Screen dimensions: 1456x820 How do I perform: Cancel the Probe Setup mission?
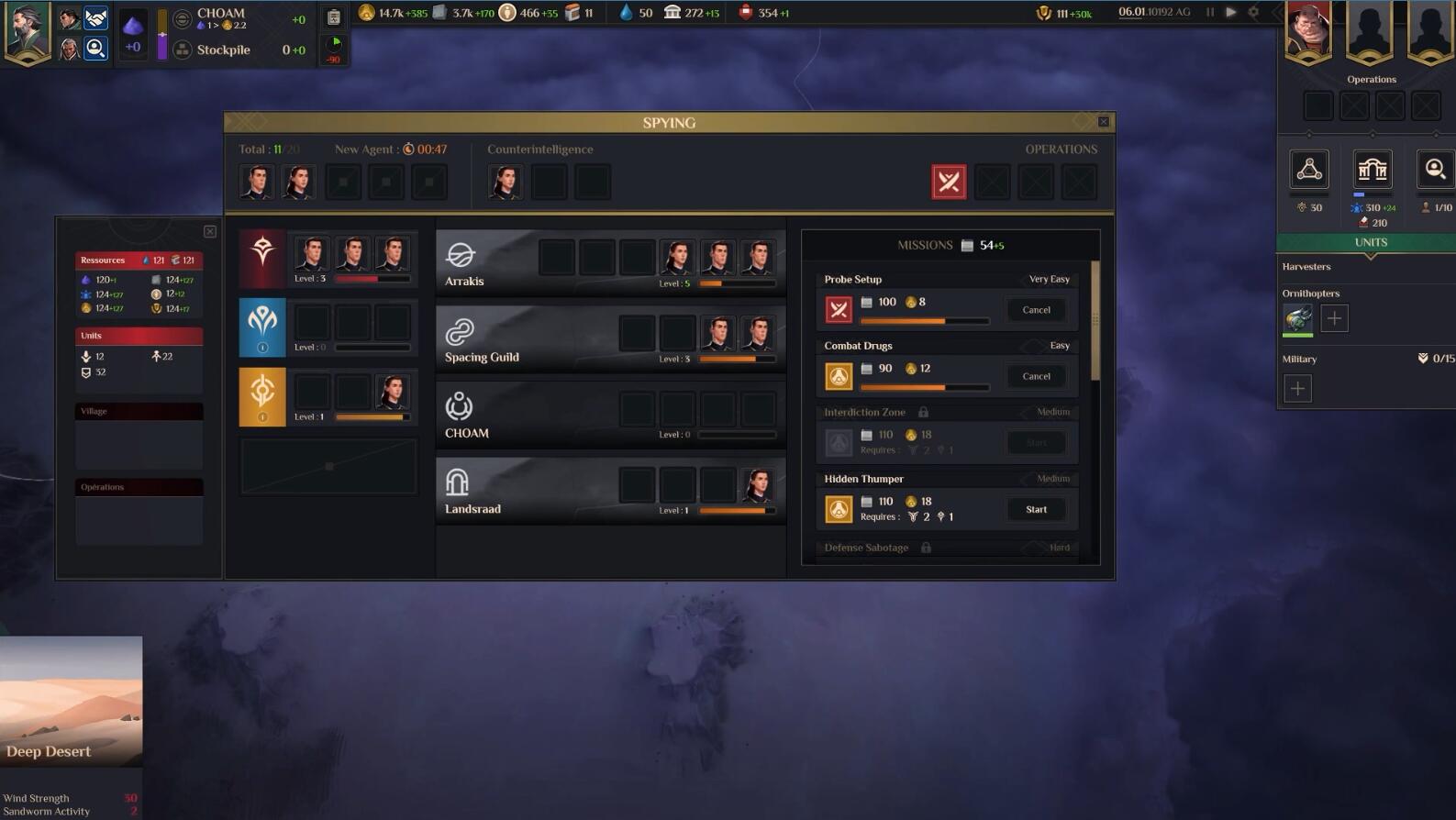coord(1036,310)
